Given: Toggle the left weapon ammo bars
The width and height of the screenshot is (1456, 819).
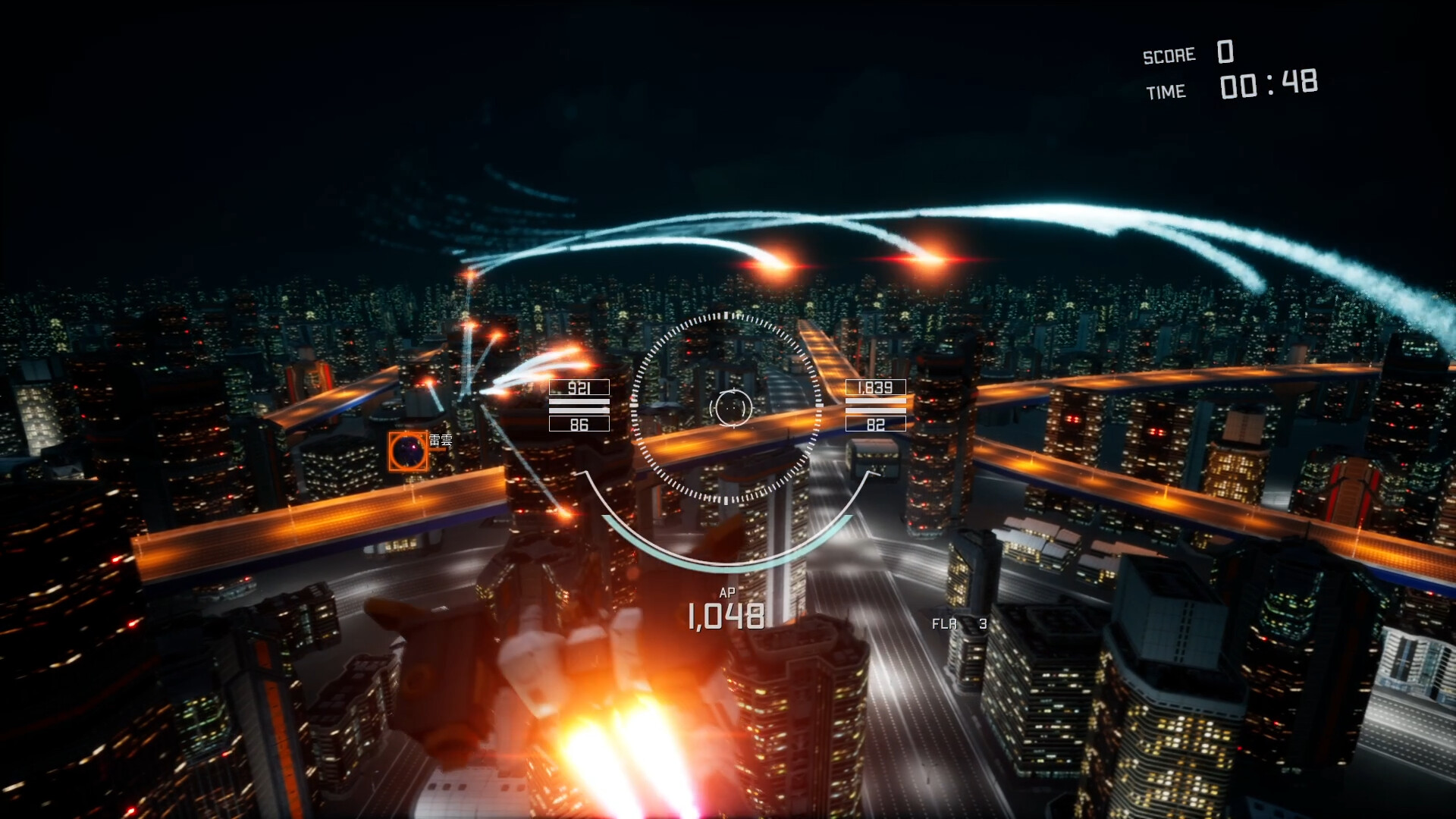Looking at the screenshot, I should 578,407.
